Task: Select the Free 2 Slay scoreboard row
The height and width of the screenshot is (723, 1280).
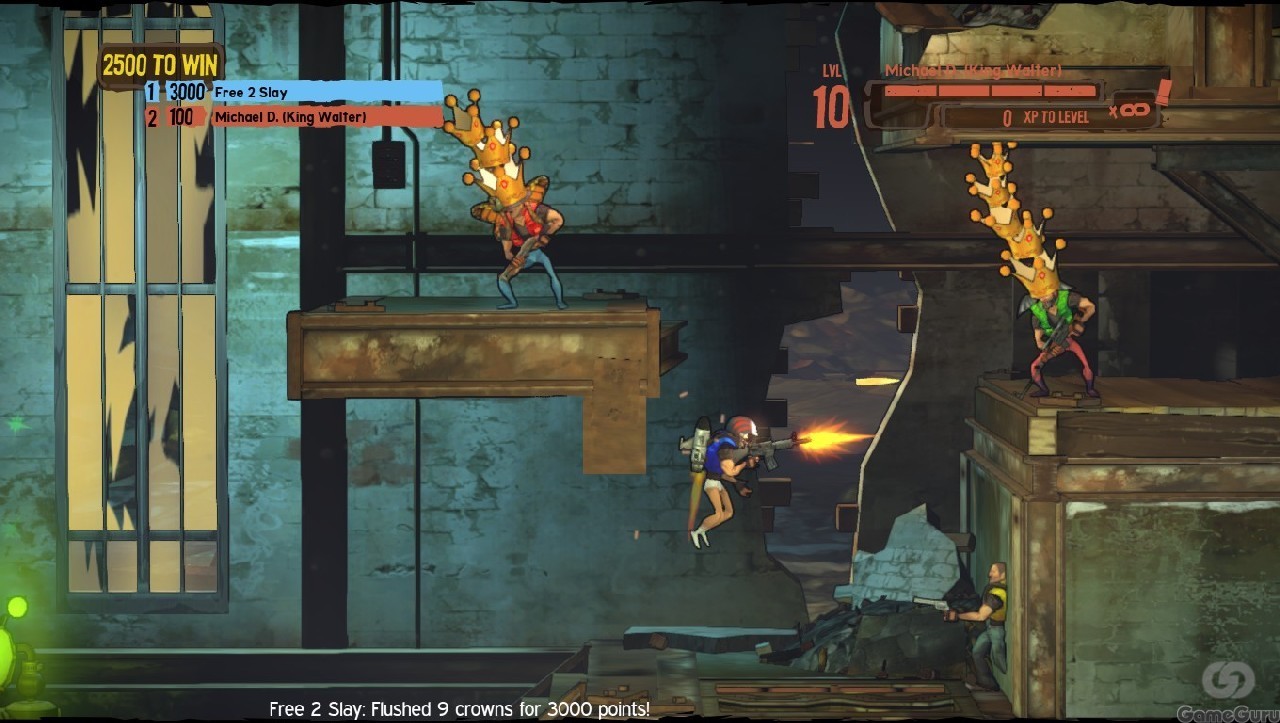Action: point(294,92)
